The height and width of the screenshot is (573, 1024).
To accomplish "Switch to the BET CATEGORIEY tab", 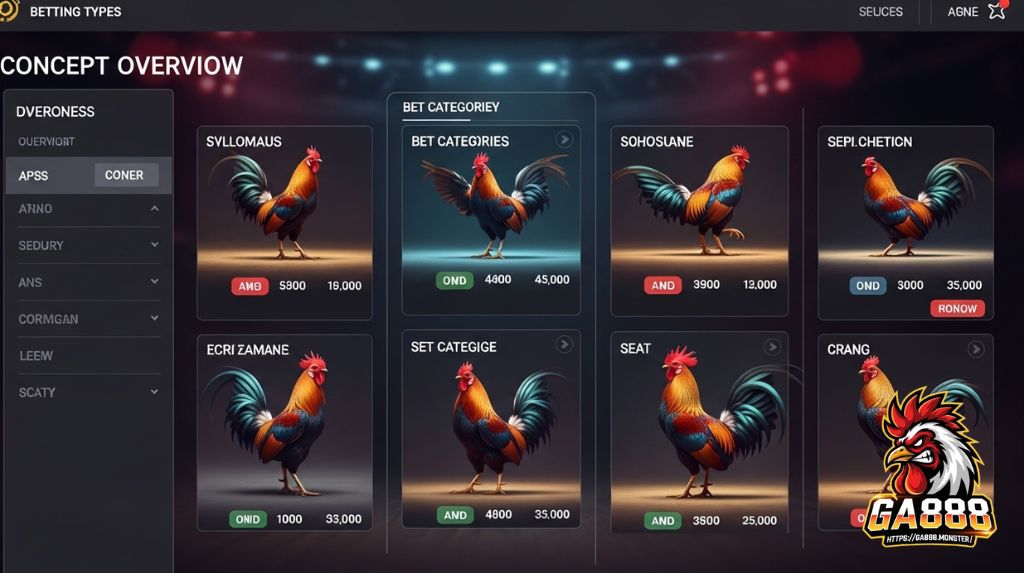I will pos(451,107).
